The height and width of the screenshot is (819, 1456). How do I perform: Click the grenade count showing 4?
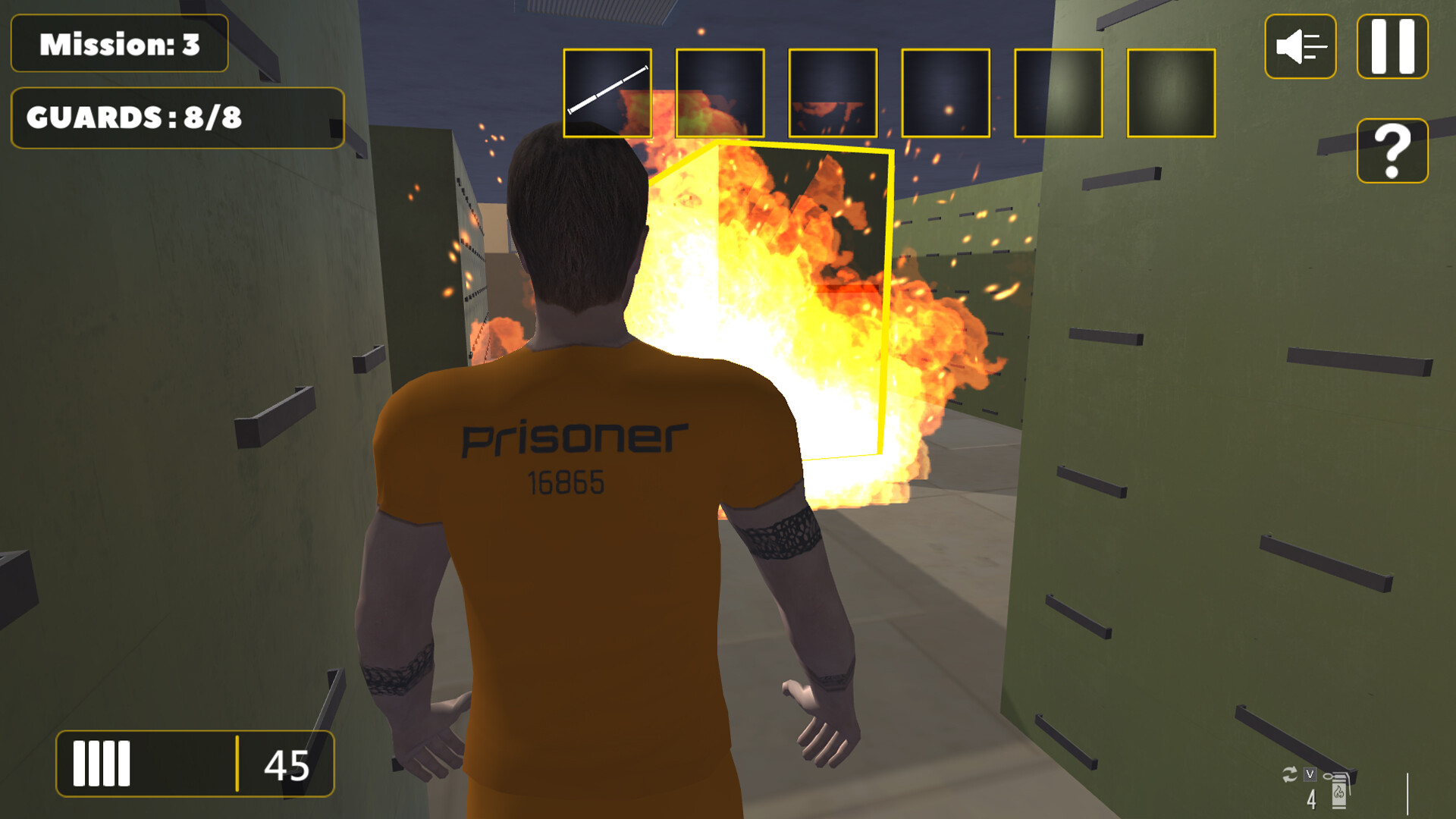tap(1311, 798)
